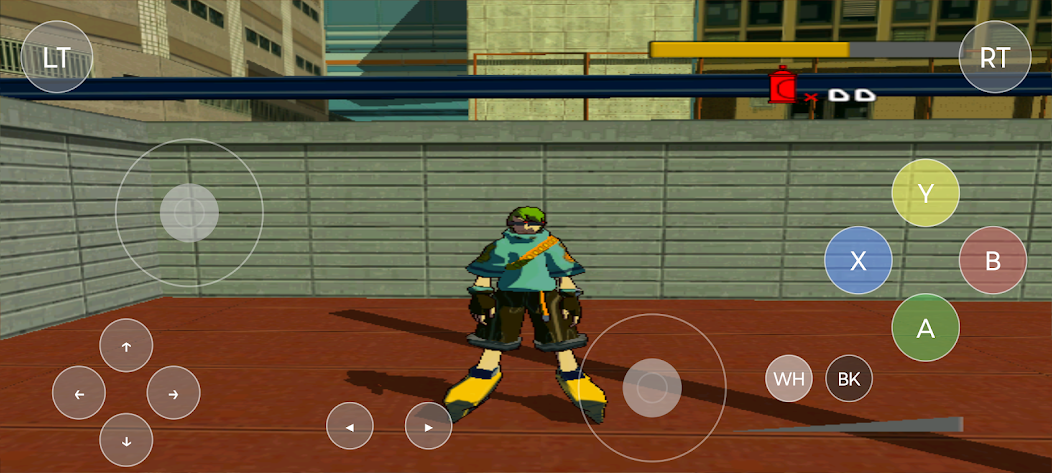This screenshot has width=1052, height=473.
Task: Tap the red B button
Action: click(x=993, y=261)
